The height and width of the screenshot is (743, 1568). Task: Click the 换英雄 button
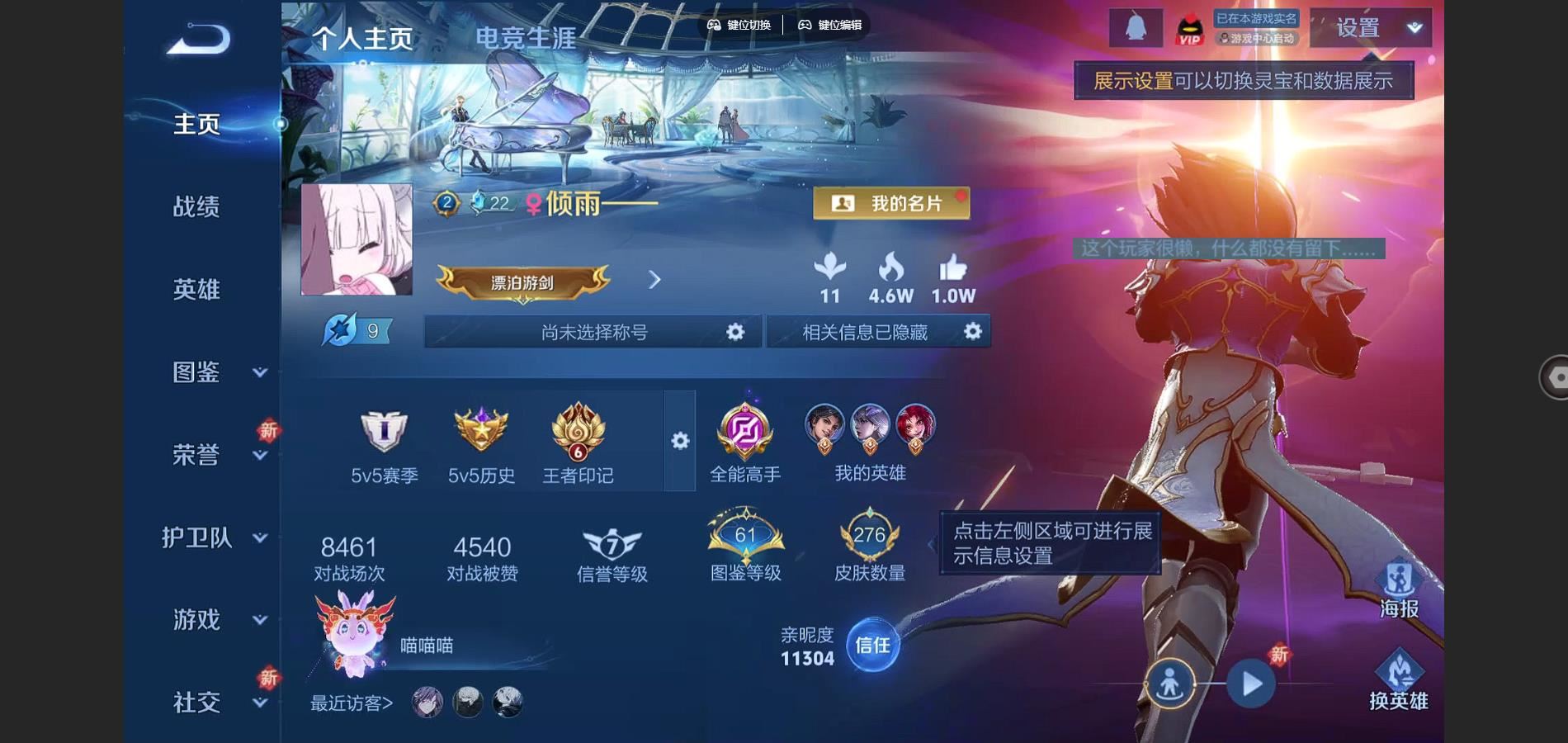(1398, 681)
